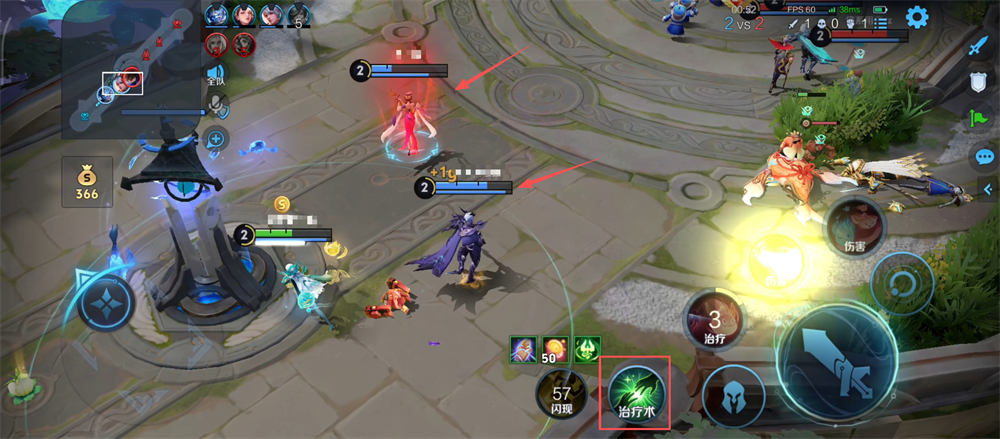The image size is (1000, 439).
Task: Toggle the microphone voice button
Action: pos(216,106)
